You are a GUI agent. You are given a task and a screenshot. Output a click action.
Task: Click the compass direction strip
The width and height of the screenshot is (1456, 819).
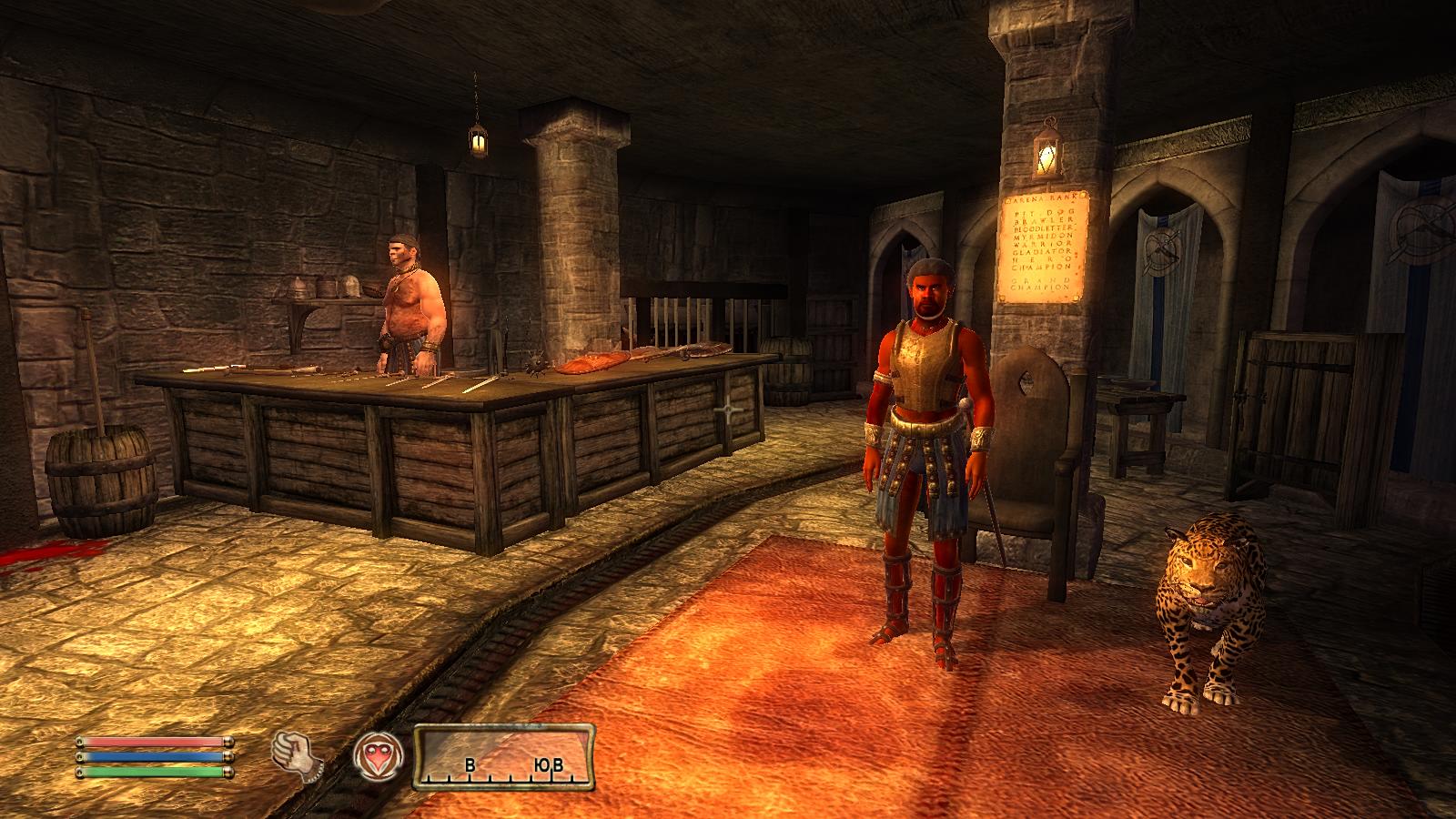(504, 756)
